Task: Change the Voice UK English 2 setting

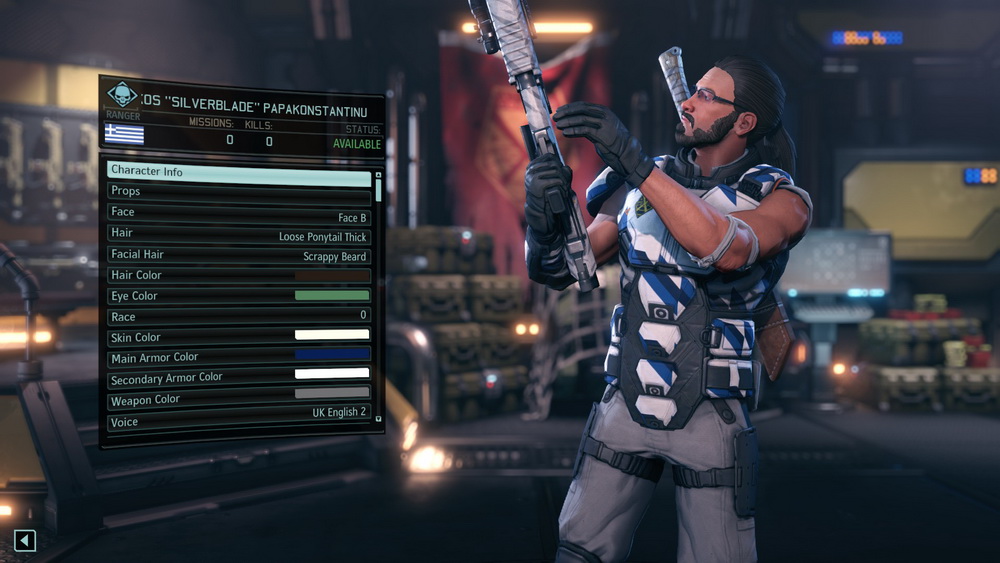Action: 239,421
